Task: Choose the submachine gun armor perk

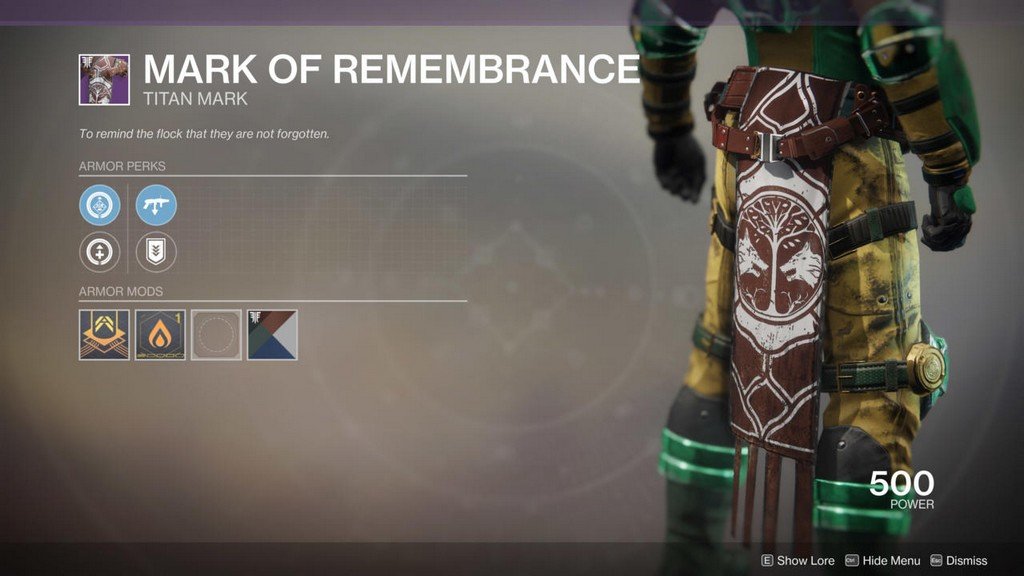Action: pos(156,205)
